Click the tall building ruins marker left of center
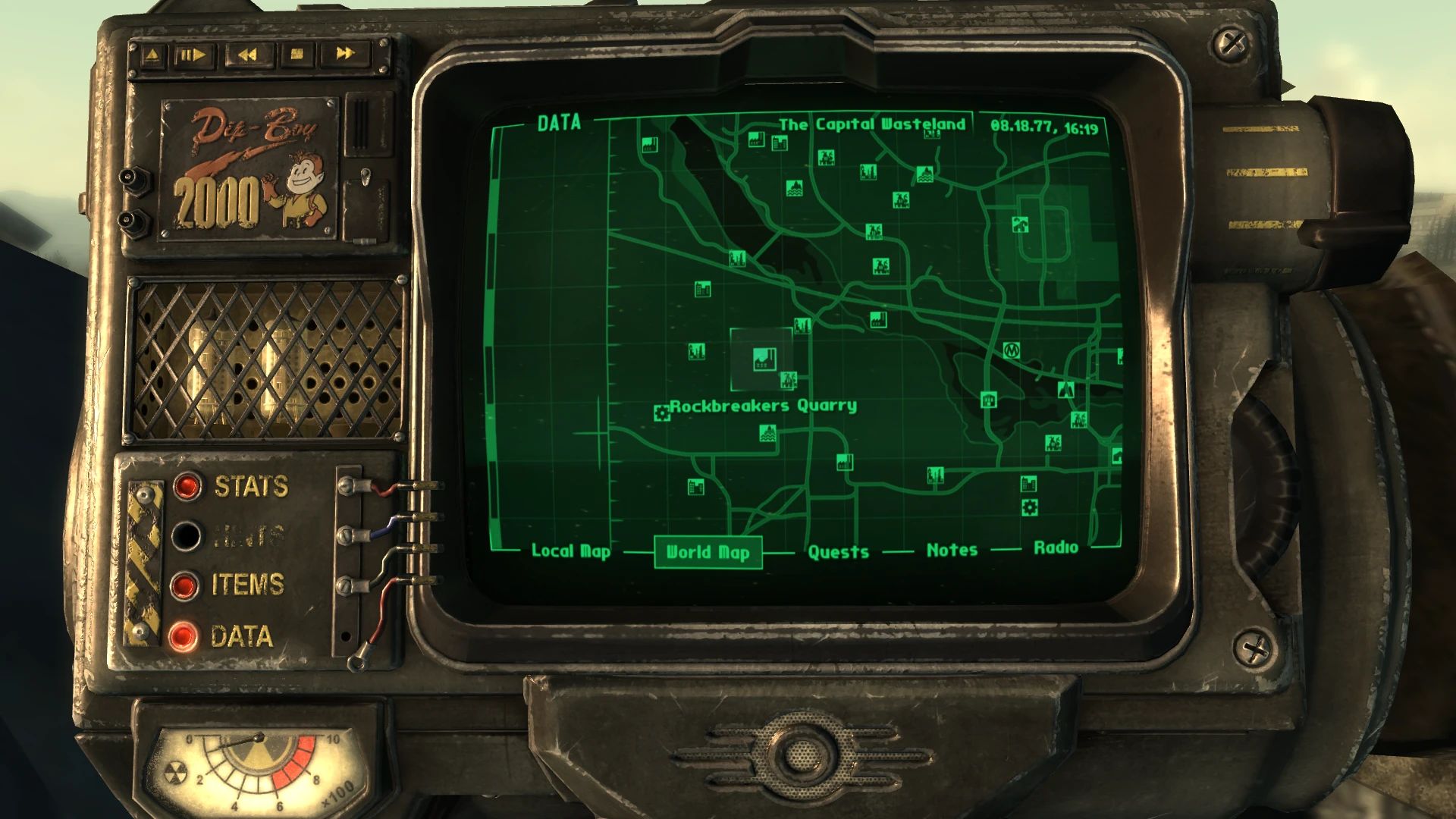Screen dimensions: 1456x819 697,351
